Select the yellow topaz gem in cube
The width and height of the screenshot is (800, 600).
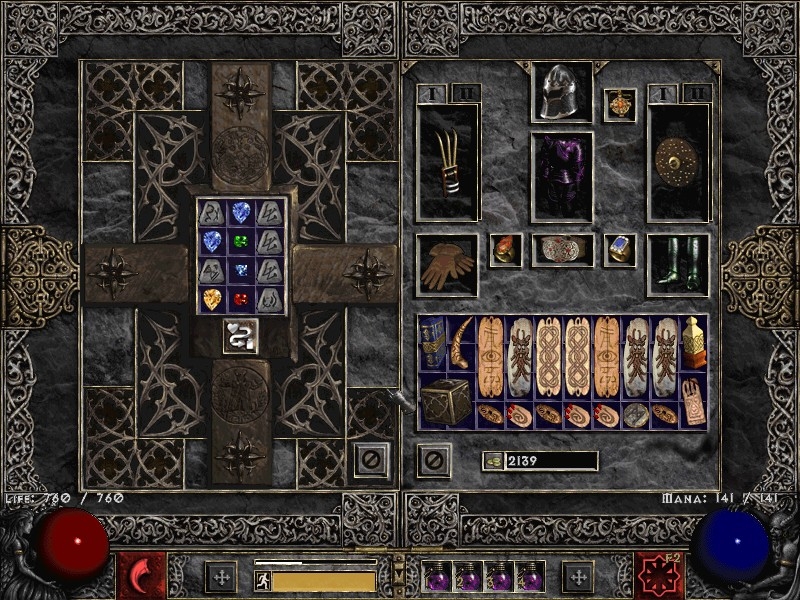click(x=212, y=299)
